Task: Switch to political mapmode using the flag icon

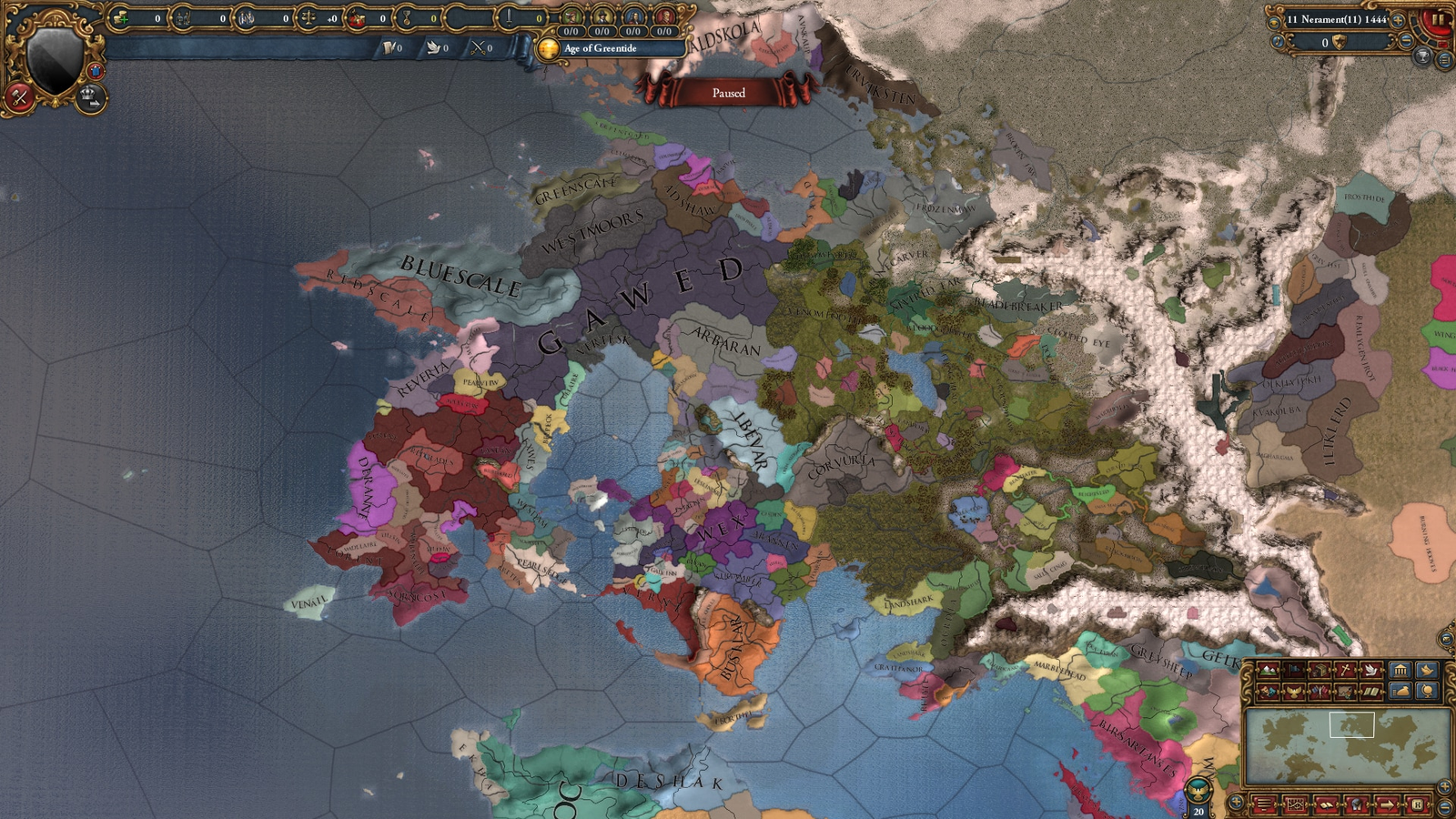Action: click(1296, 670)
